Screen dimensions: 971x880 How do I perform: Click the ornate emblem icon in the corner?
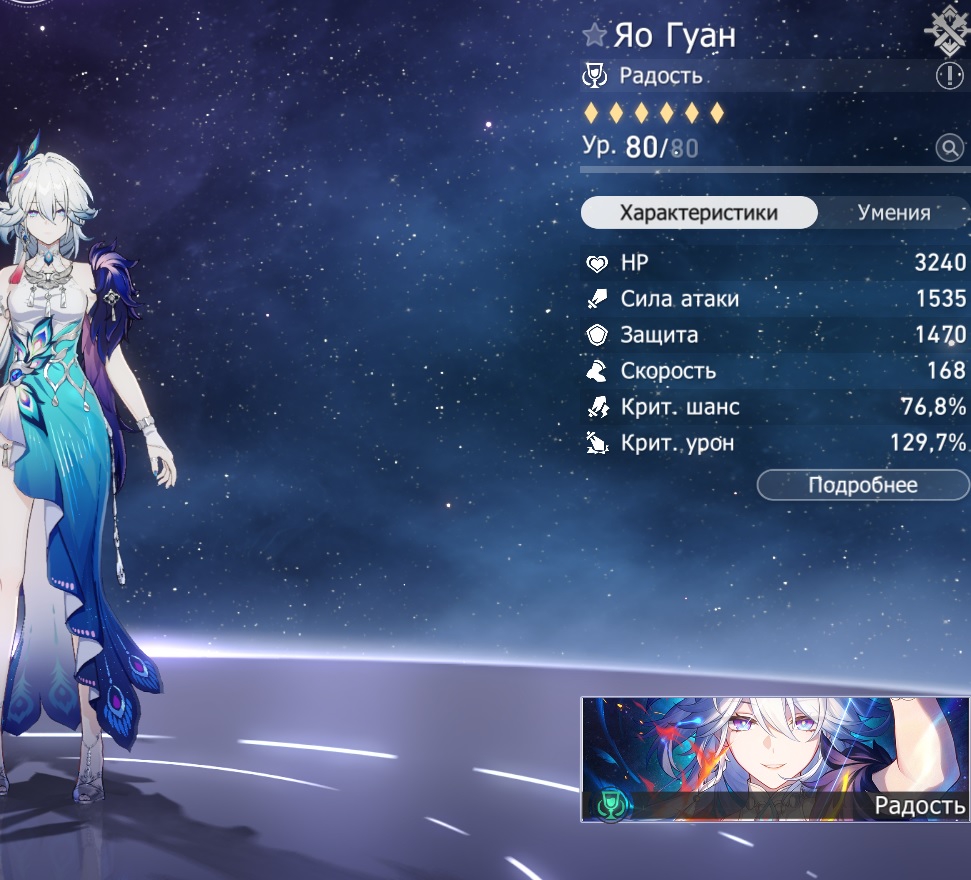coord(948,30)
